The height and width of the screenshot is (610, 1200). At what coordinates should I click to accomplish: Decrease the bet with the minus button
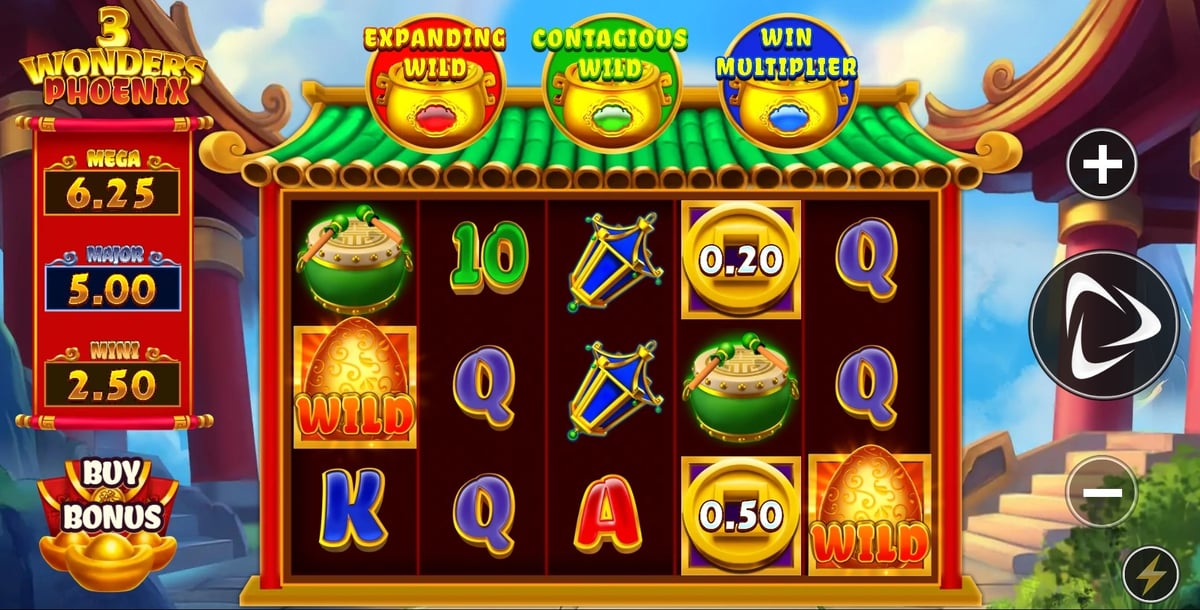pyautogui.click(x=1101, y=491)
